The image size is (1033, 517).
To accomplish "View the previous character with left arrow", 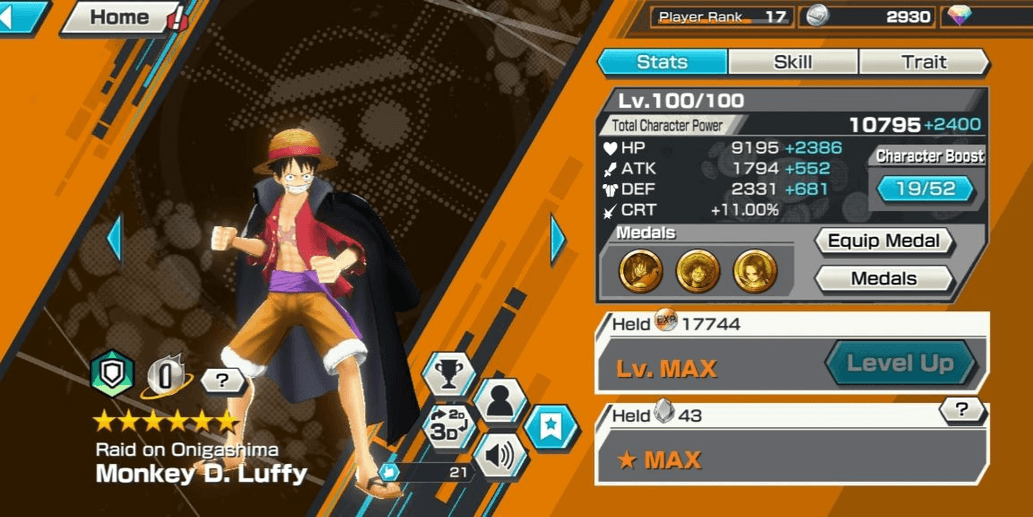I will (114, 238).
